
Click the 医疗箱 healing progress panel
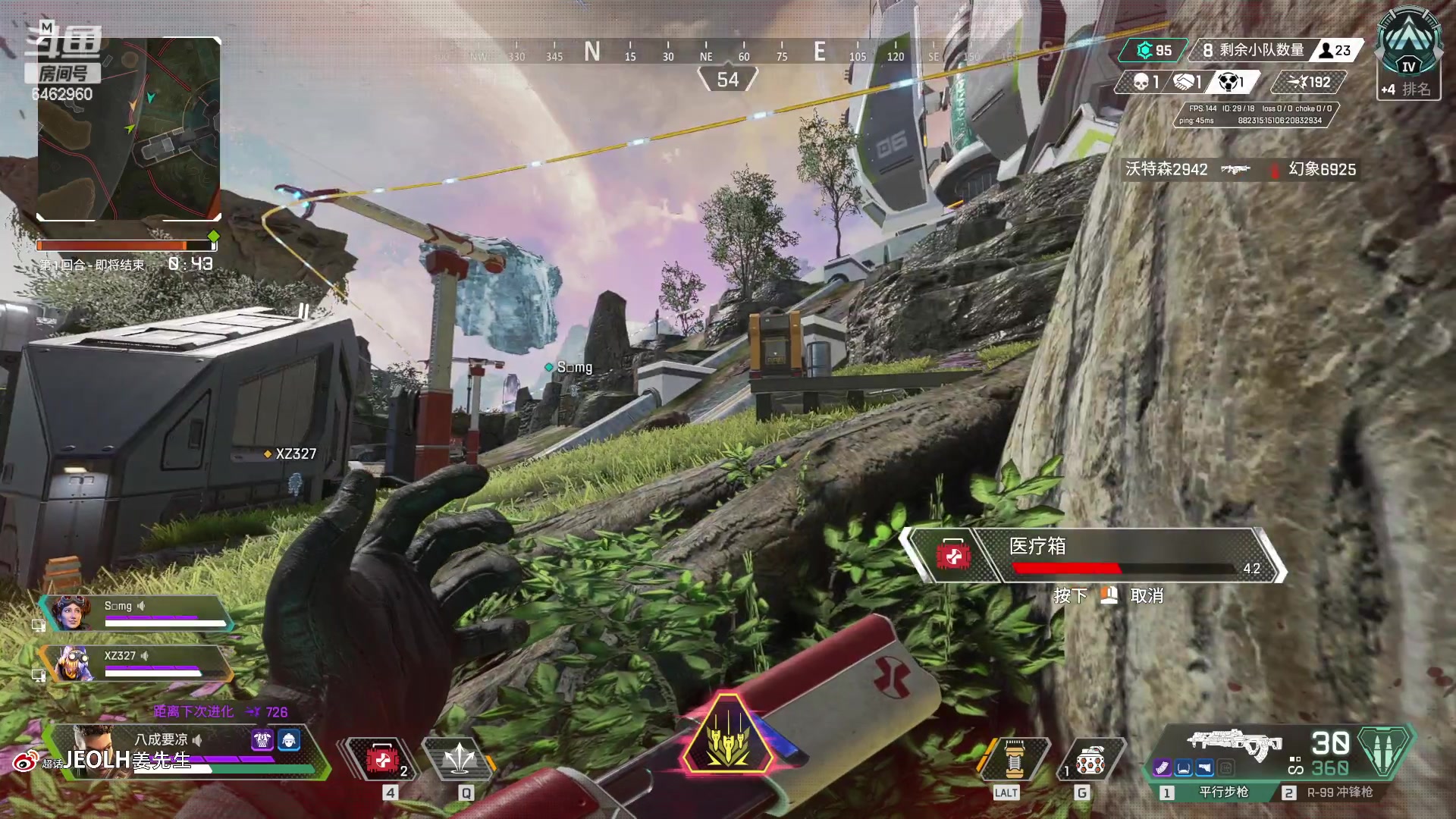1092,556
